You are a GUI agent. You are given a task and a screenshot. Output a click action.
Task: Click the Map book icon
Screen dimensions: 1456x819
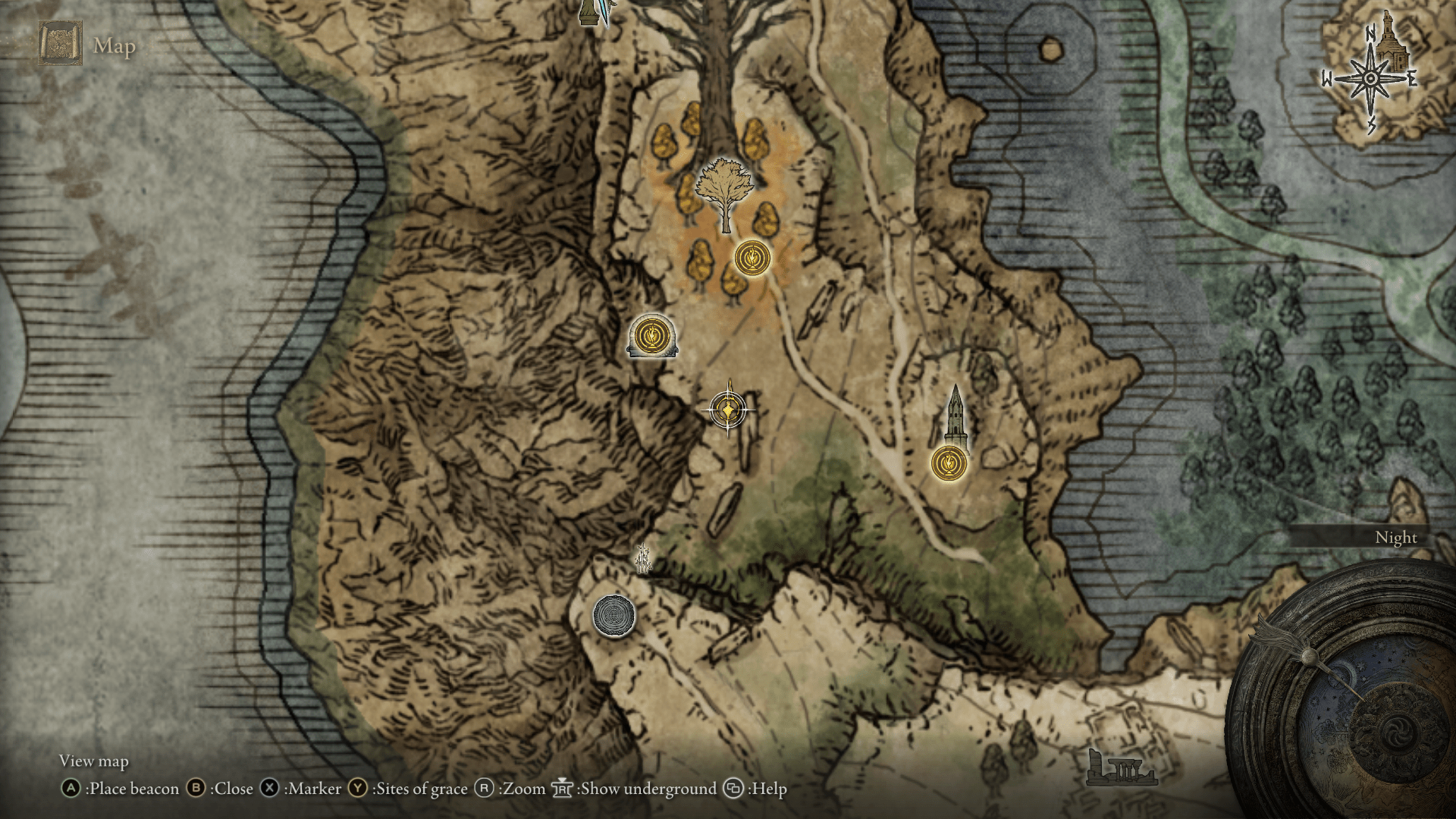[x=60, y=43]
